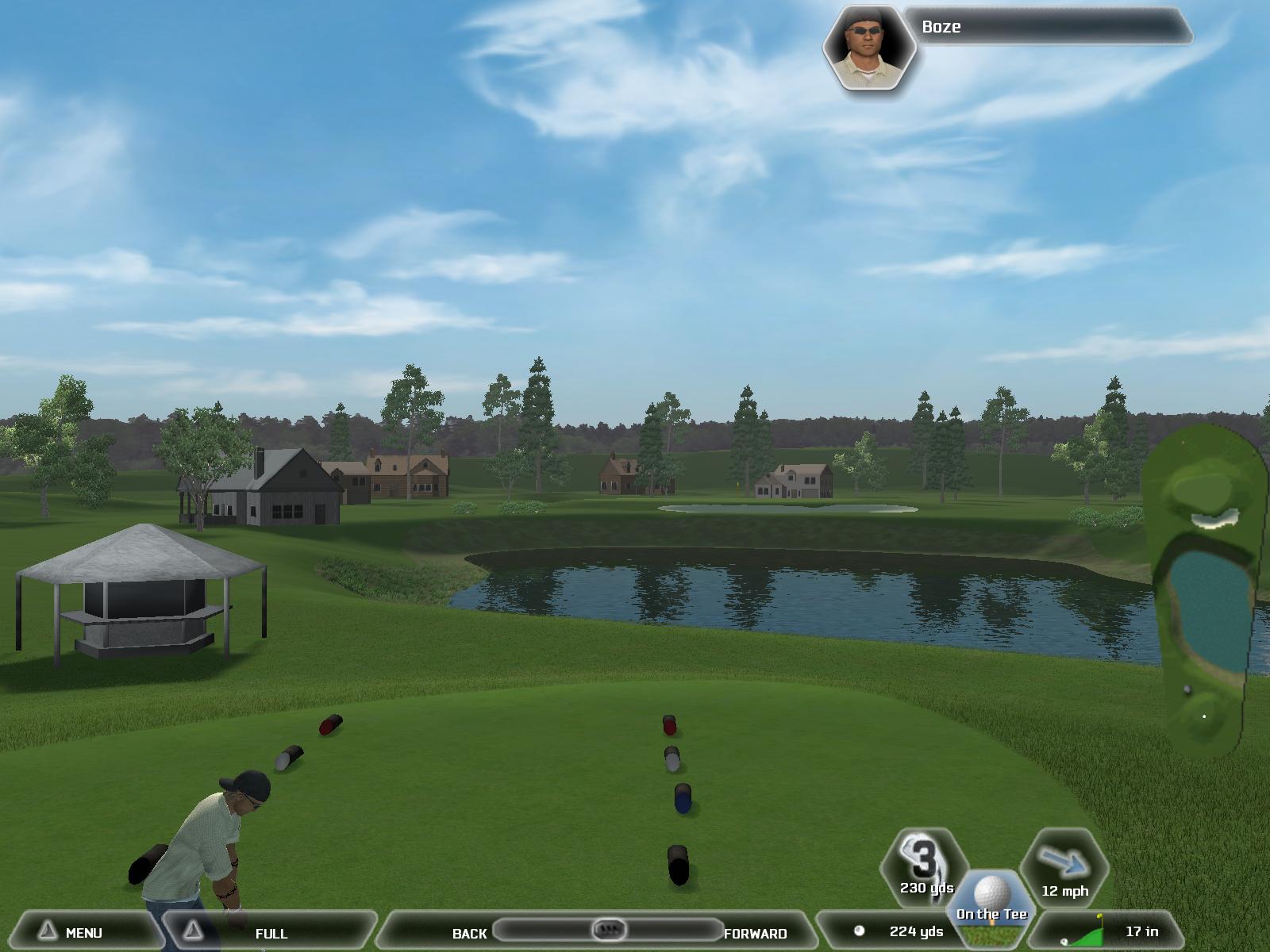This screenshot has width=1270, height=952.
Task: Open the 12 mph wind indicator
Action: [1064, 870]
